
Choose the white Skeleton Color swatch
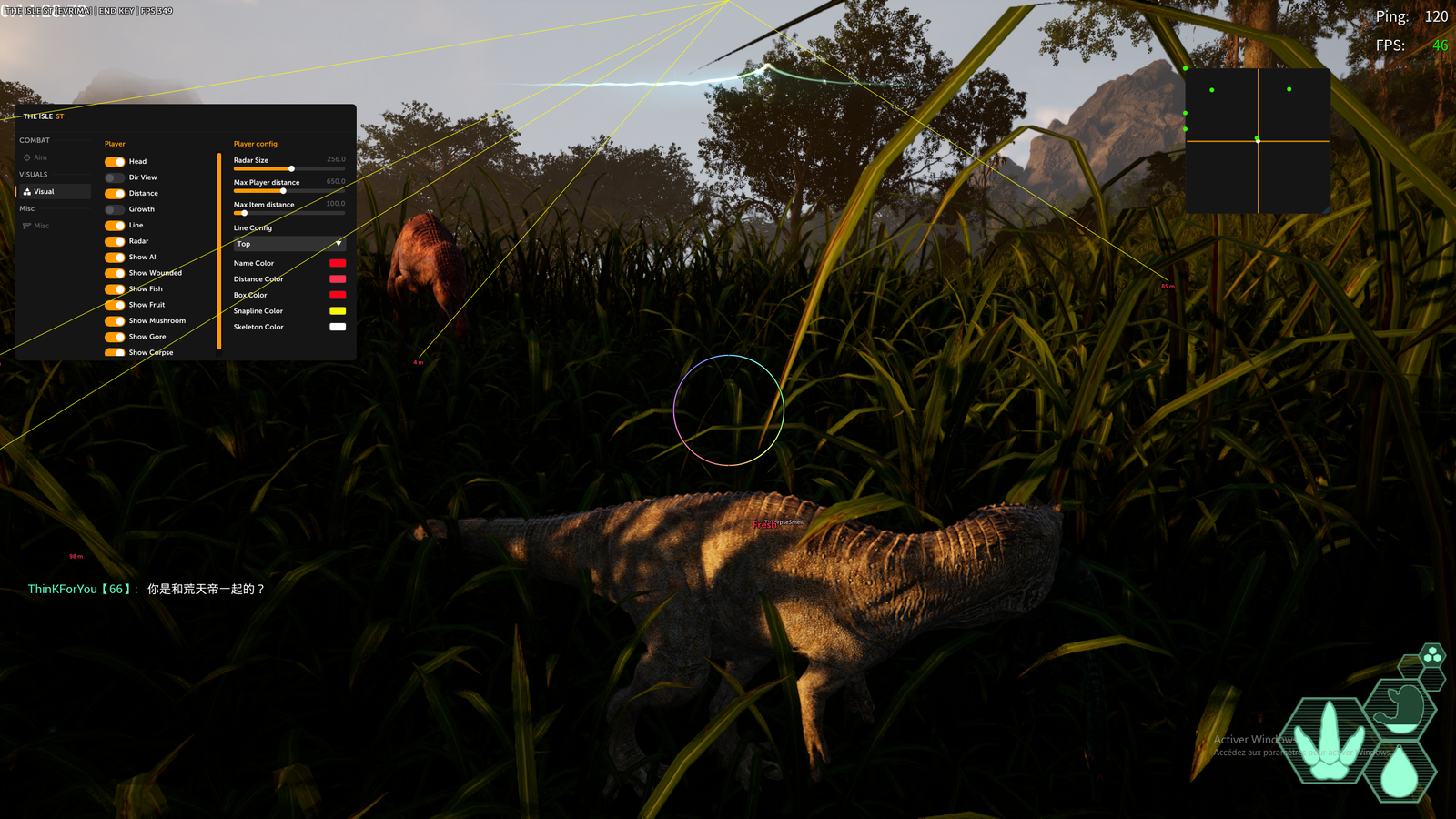[338, 327]
